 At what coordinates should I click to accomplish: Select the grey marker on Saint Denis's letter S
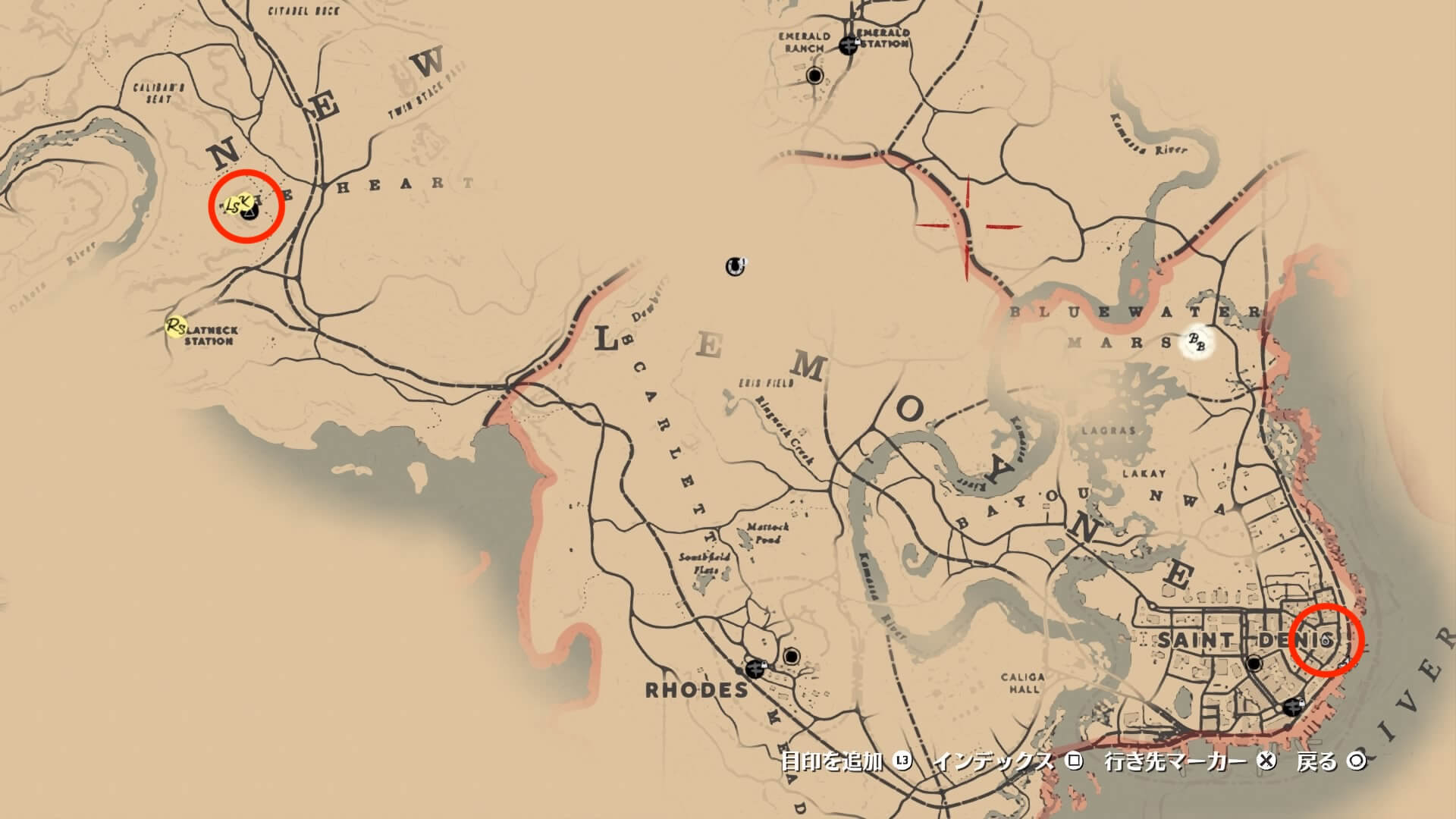[x=1325, y=642]
